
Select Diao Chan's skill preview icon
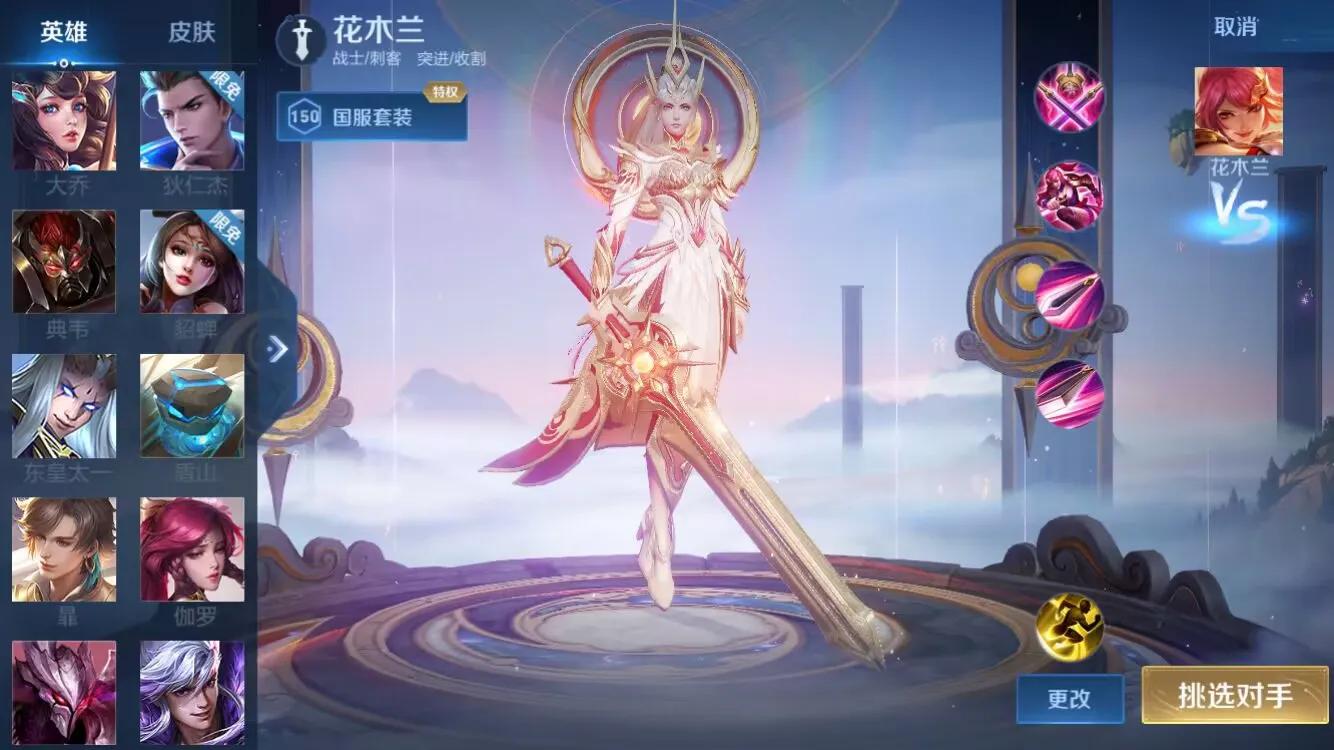tap(193, 260)
